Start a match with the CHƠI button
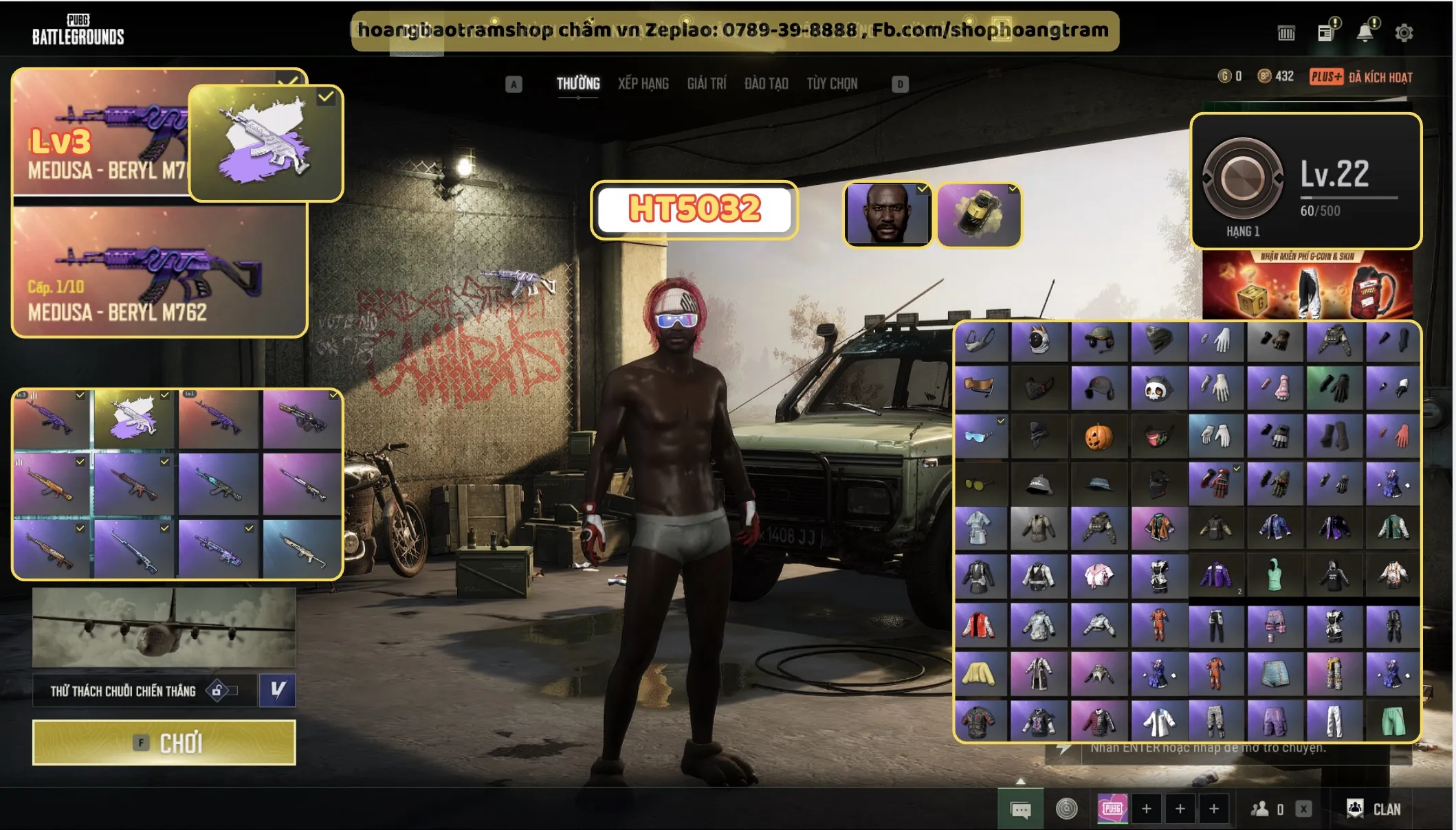Viewport: 1456px width, 830px height. click(164, 743)
